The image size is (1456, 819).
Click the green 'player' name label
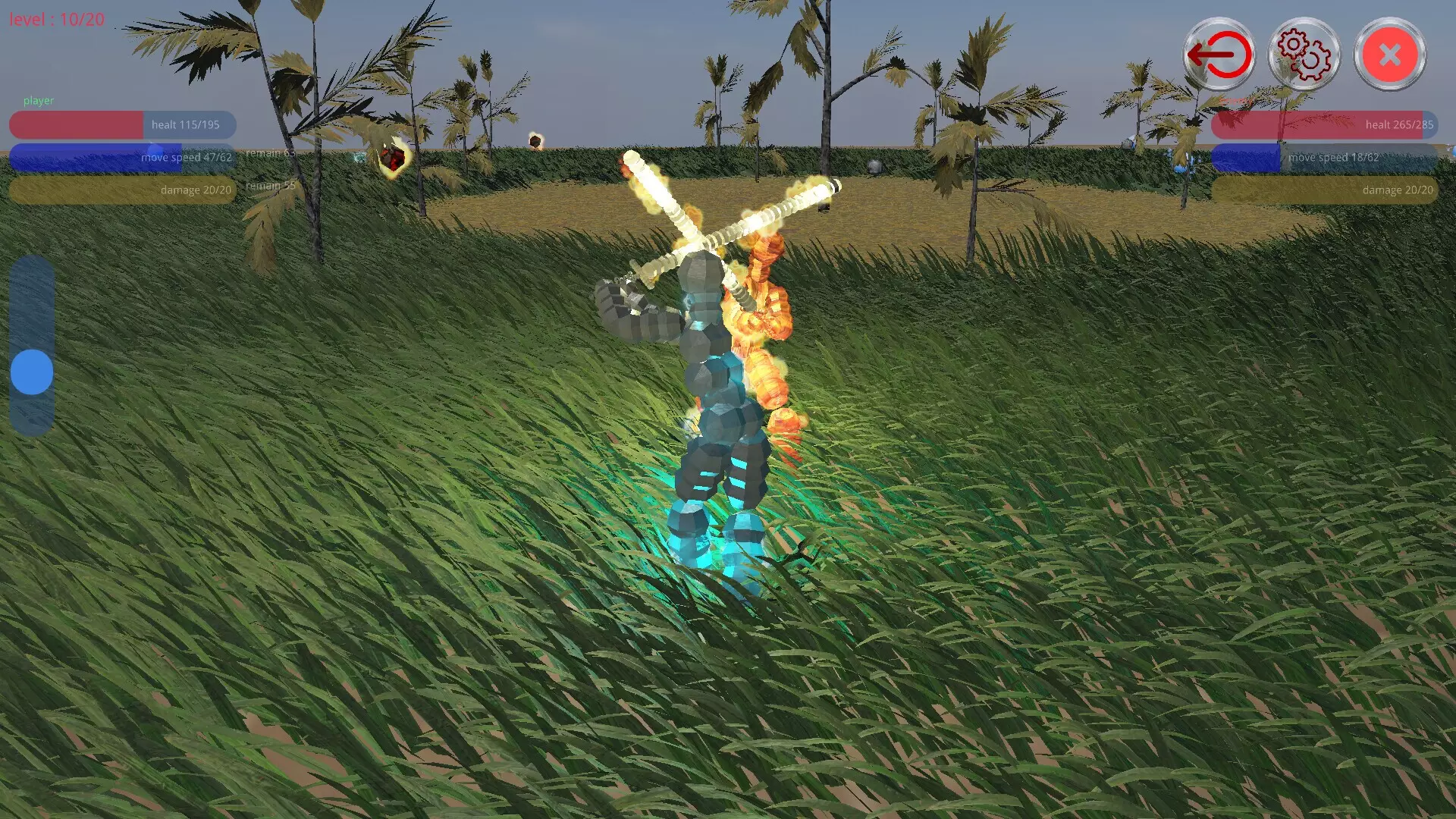[39, 99]
